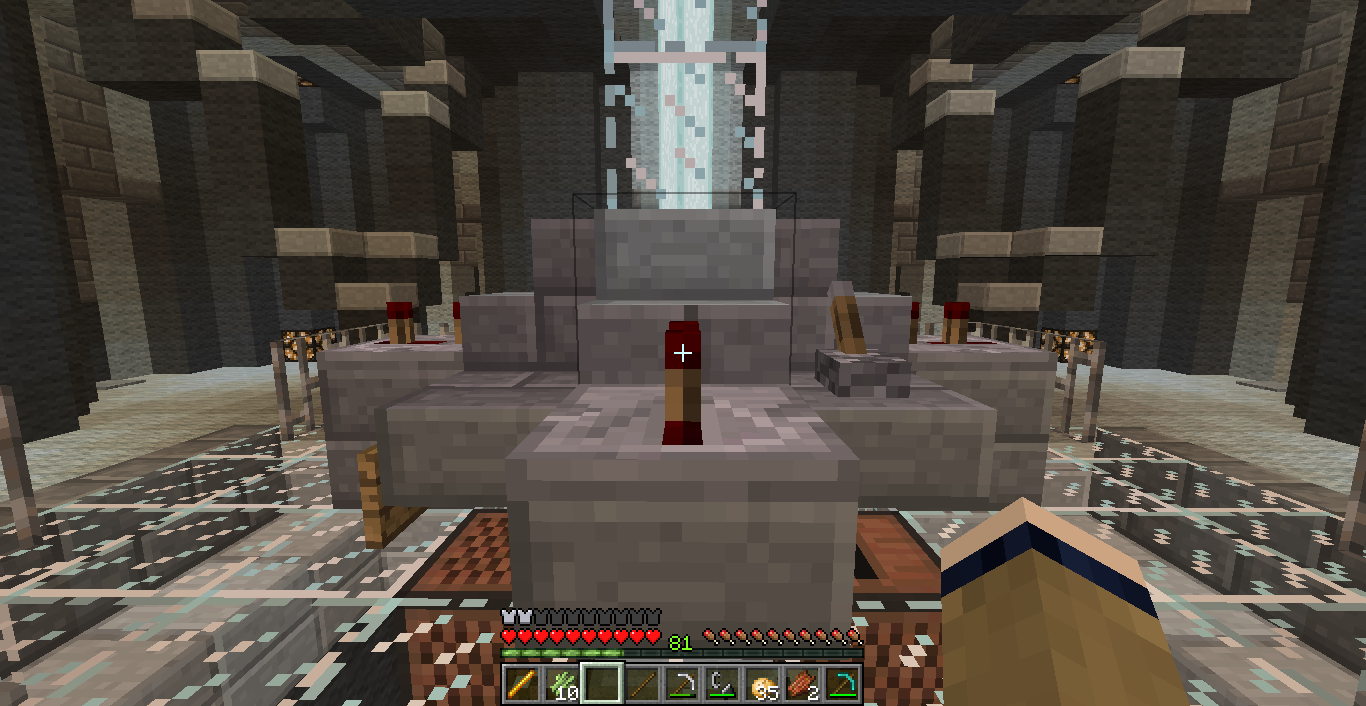Choose the wooden stick hotbar slot
This screenshot has width=1366, height=706.
pyautogui.click(x=643, y=684)
